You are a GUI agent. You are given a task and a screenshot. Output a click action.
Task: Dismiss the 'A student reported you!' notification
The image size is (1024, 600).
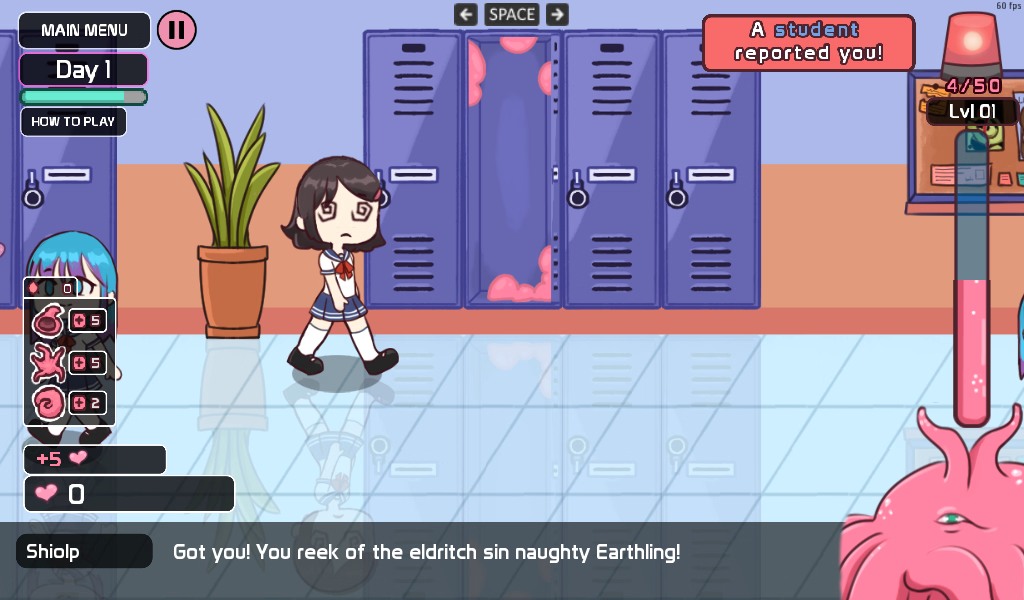[x=808, y=42]
